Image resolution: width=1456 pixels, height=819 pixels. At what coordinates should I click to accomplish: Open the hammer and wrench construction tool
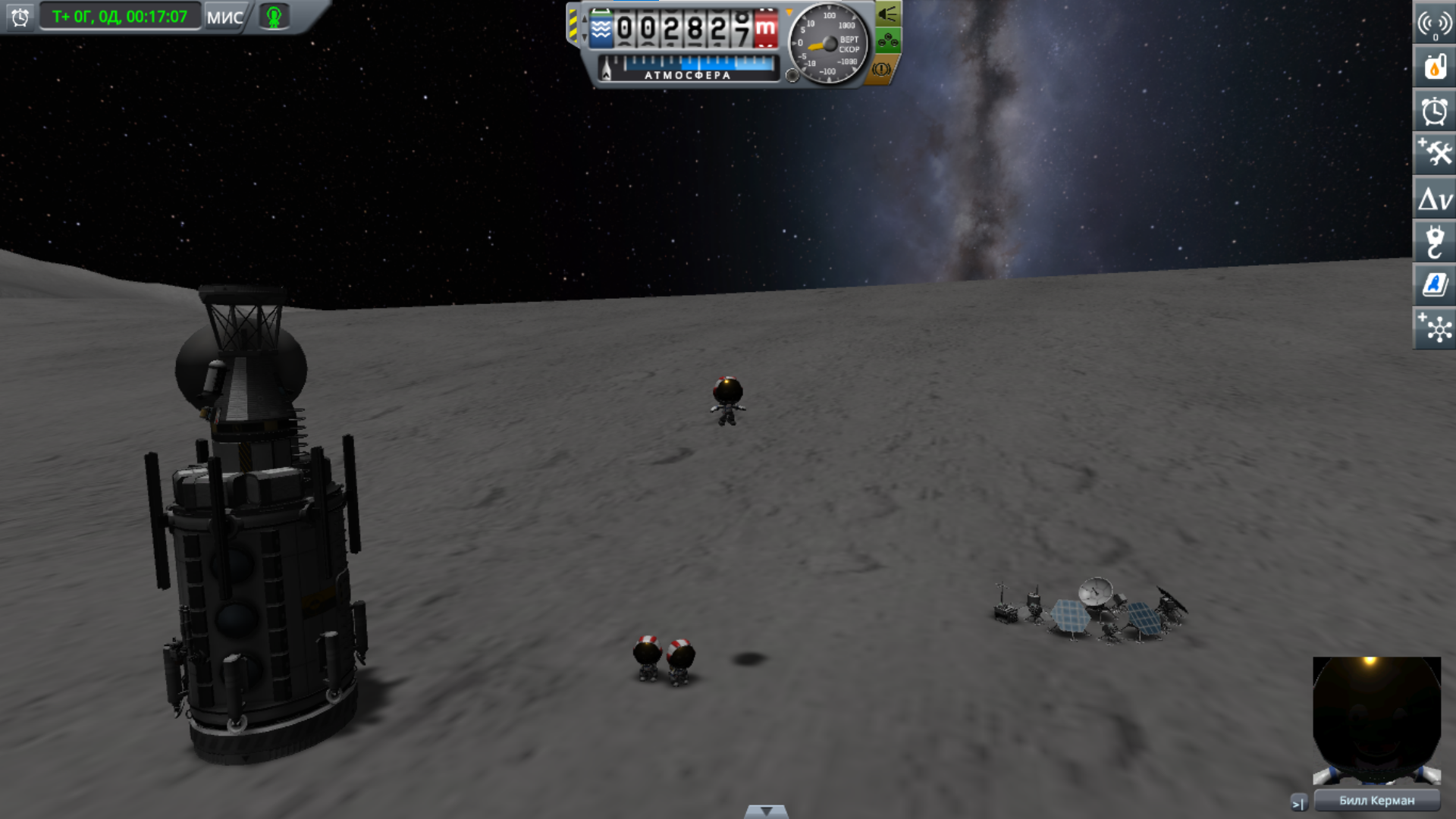tap(1434, 154)
